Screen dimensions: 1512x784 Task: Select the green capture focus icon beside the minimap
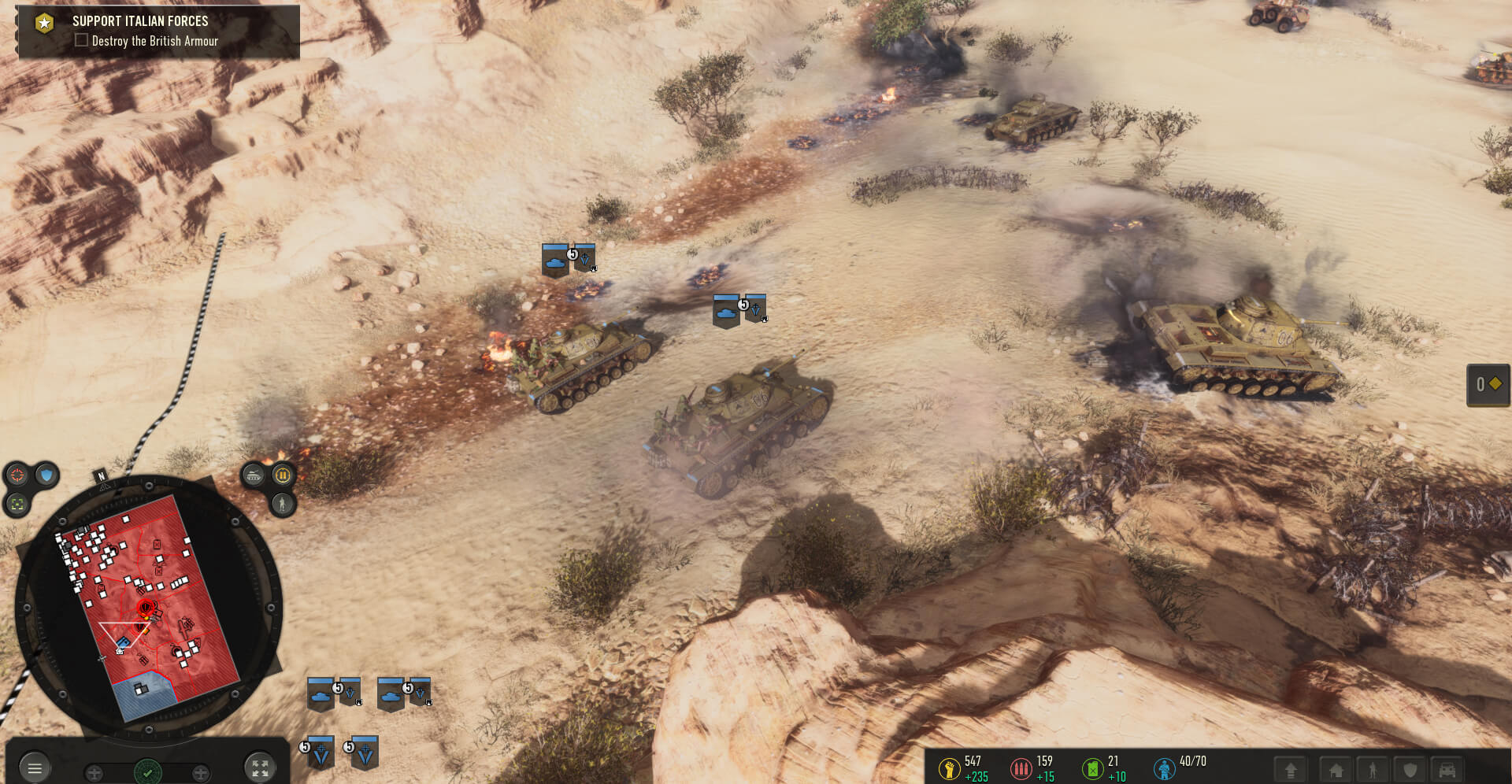[17, 503]
